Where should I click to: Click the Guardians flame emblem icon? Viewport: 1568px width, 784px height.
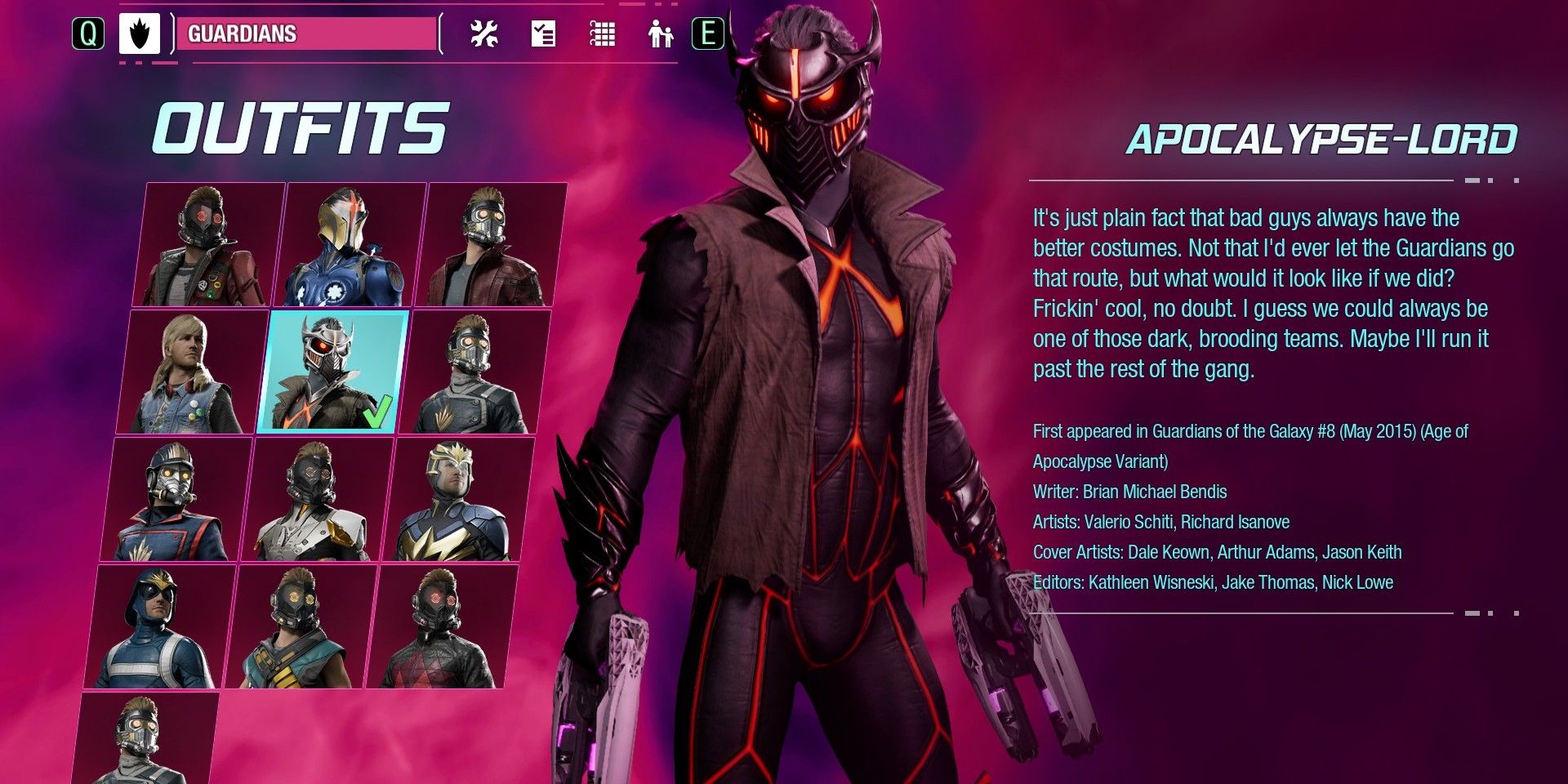click(139, 34)
